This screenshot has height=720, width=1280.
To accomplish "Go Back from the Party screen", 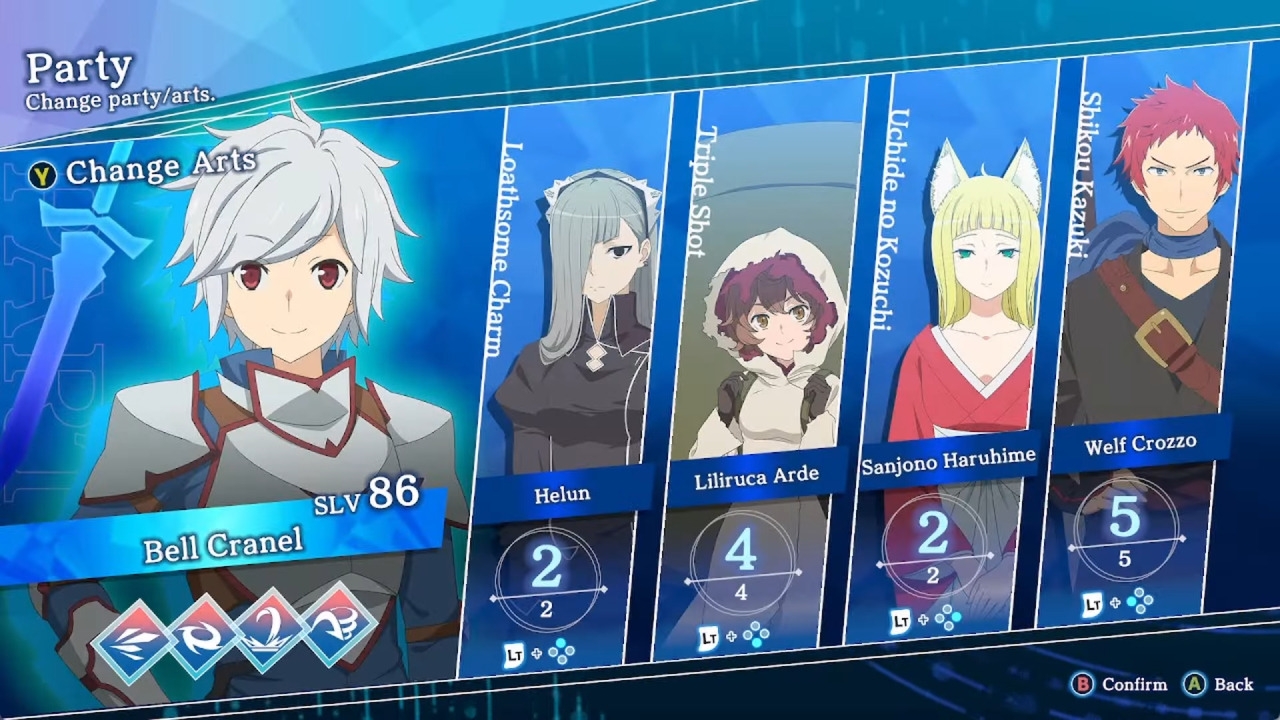I will [x=1220, y=685].
